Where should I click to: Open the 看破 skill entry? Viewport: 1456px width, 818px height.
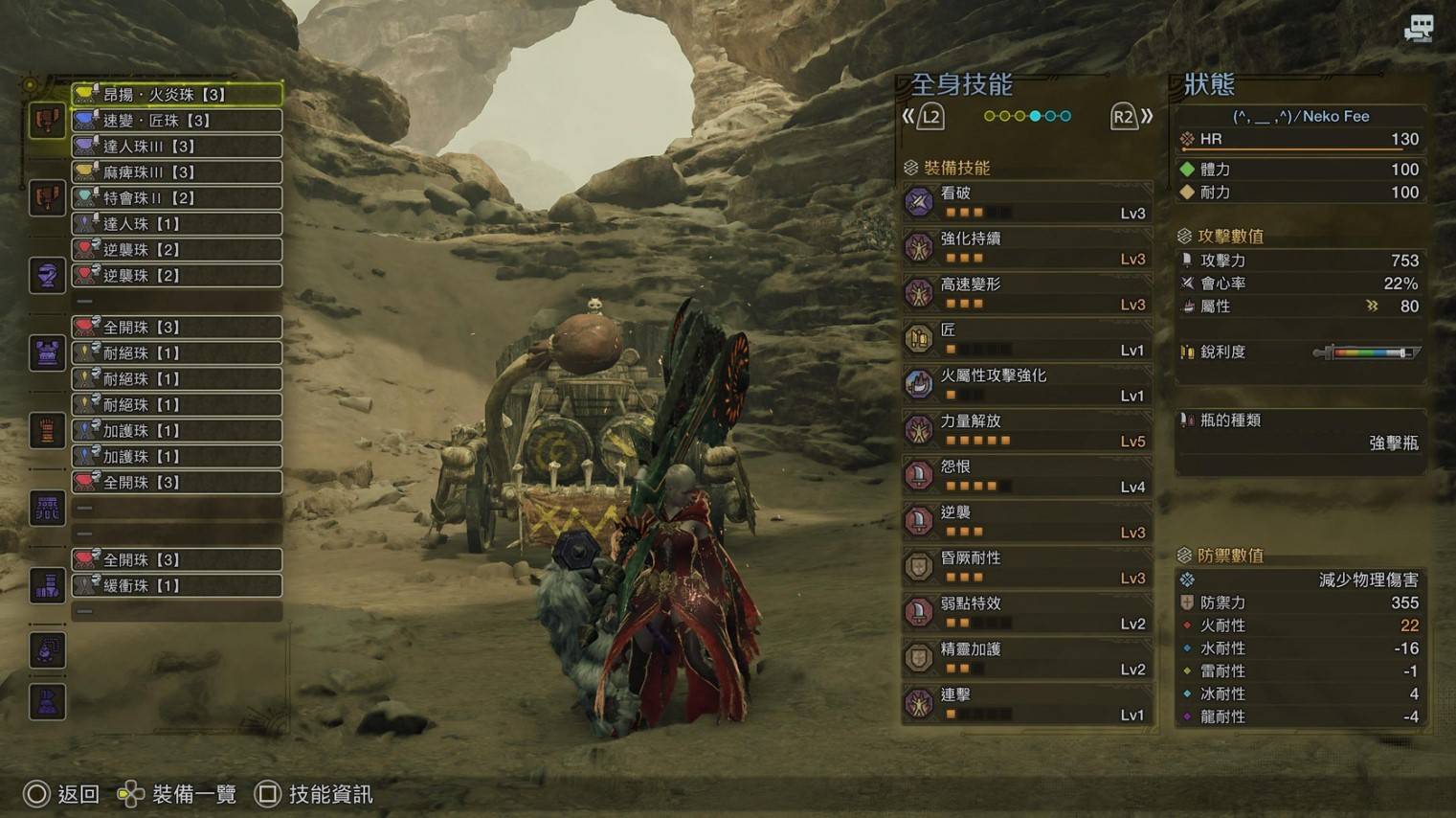coord(1026,202)
